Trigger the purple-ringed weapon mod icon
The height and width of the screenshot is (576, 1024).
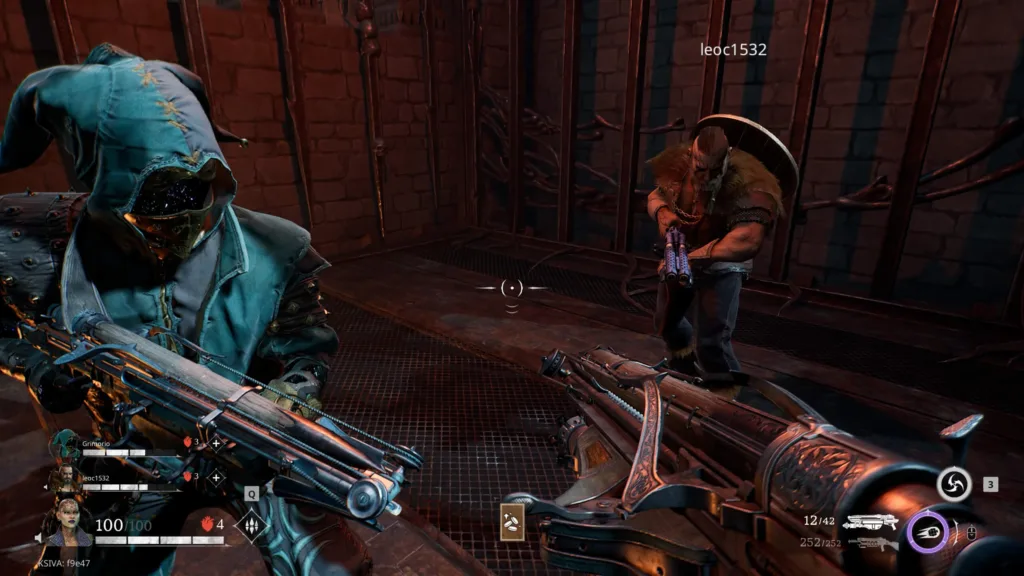927,530
